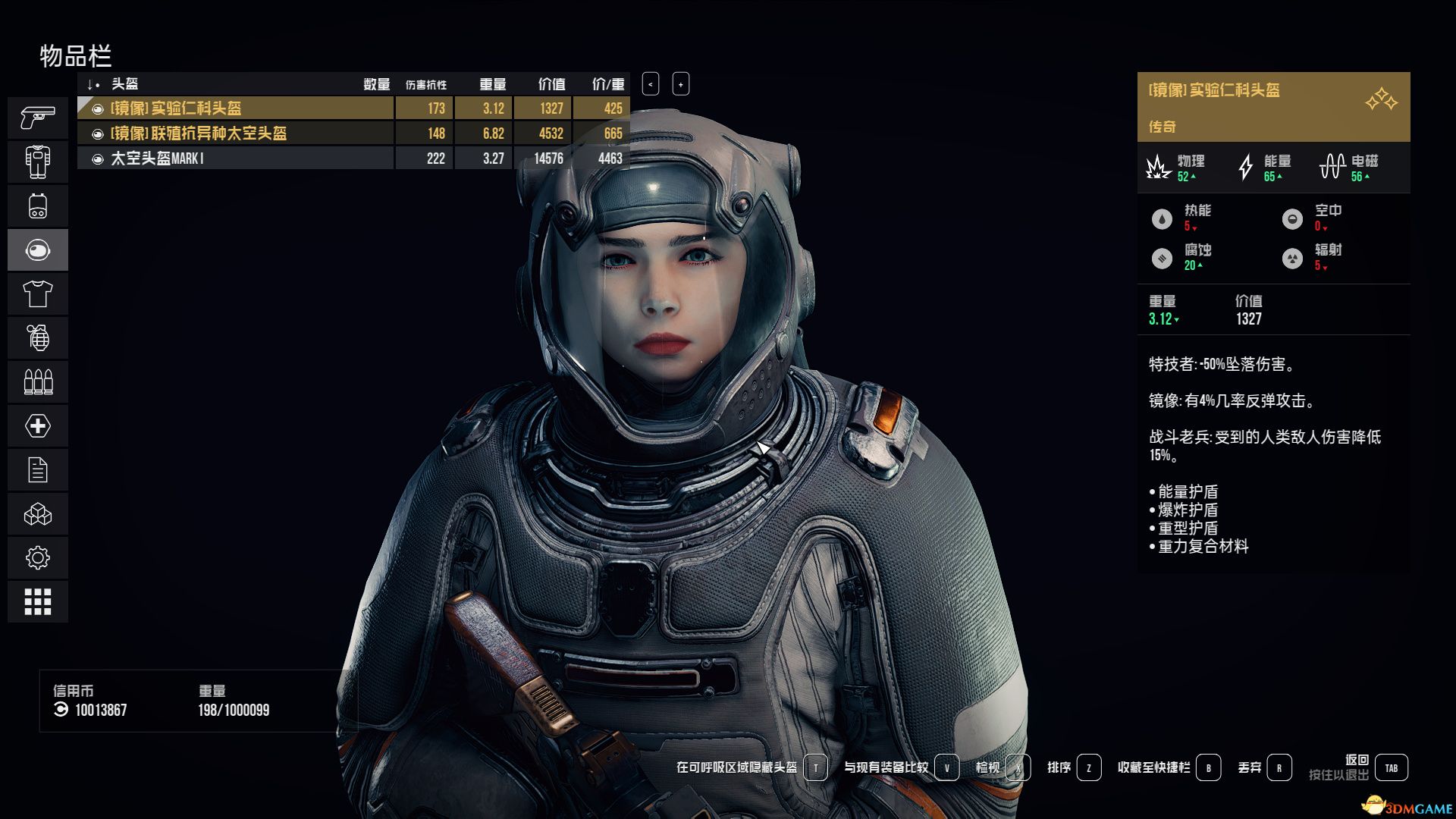Viewport: 1456px width, 819px height.
Task: Show the notes document category
Action: coord(38,470)
